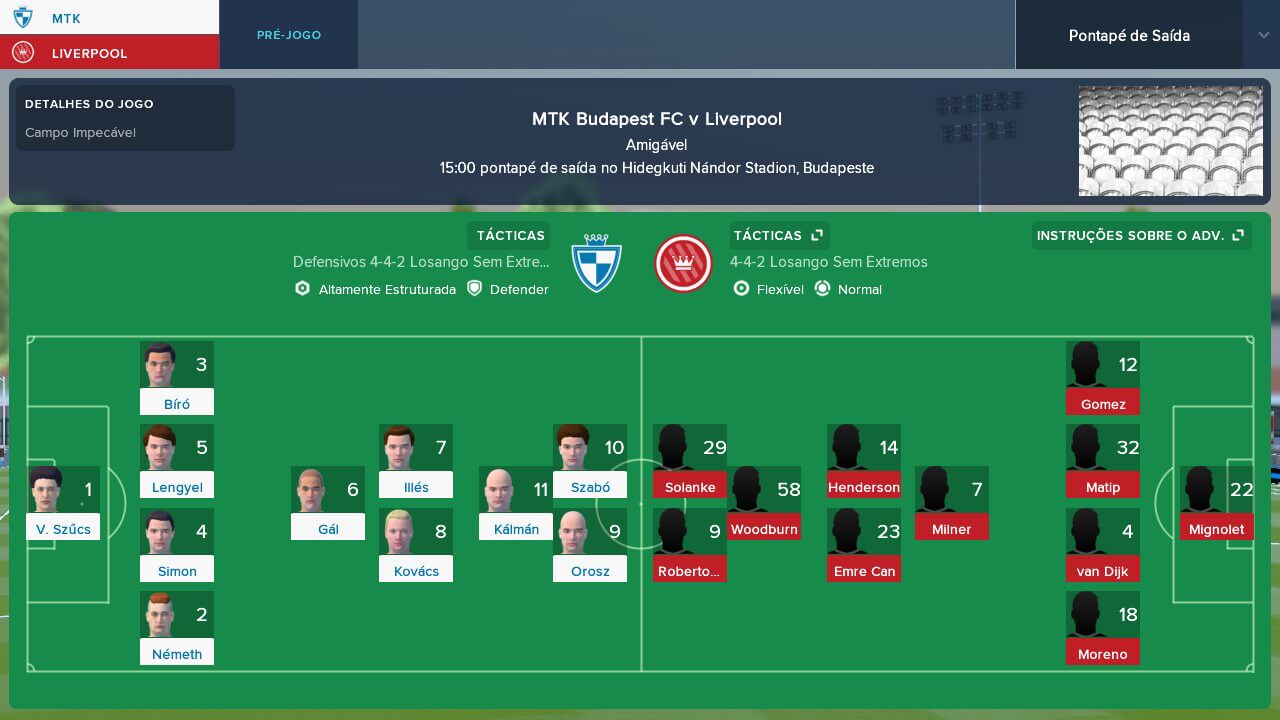Open the opposition instructions screen
Viewport: 1280px width, 720px height.
(x=1130, y=235)
